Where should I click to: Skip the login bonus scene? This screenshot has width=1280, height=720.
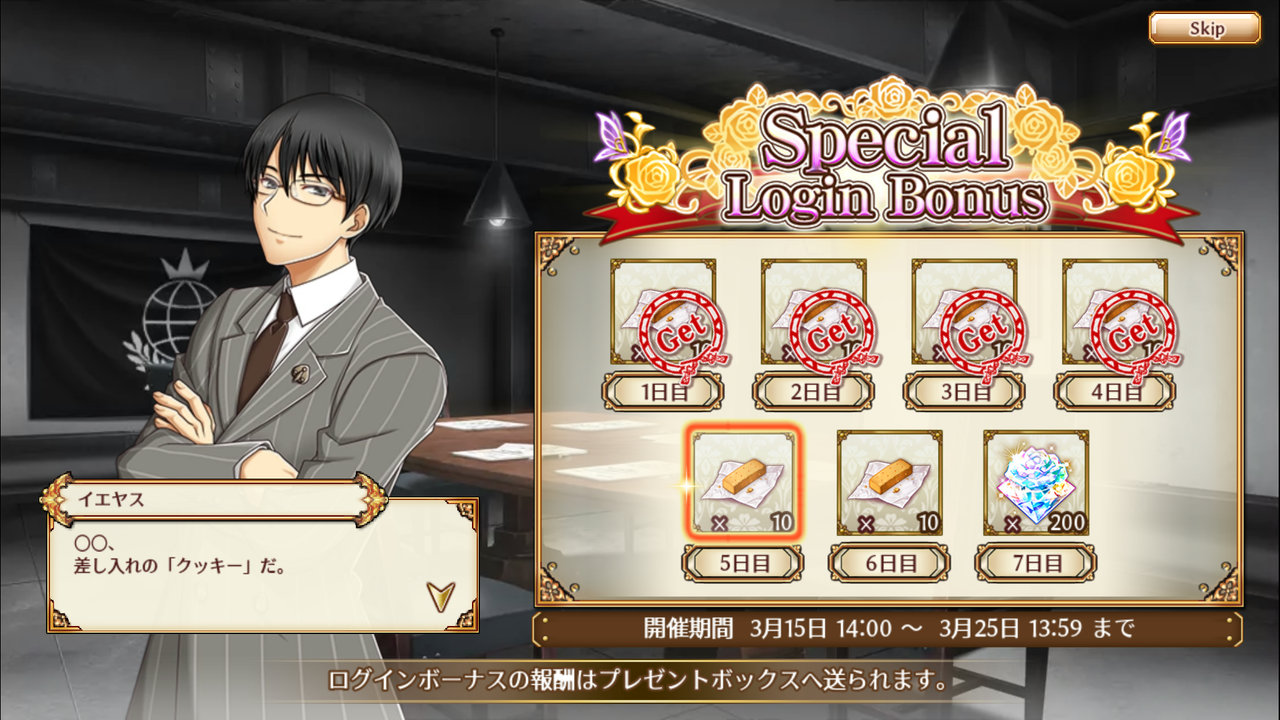pos(1204,28)
